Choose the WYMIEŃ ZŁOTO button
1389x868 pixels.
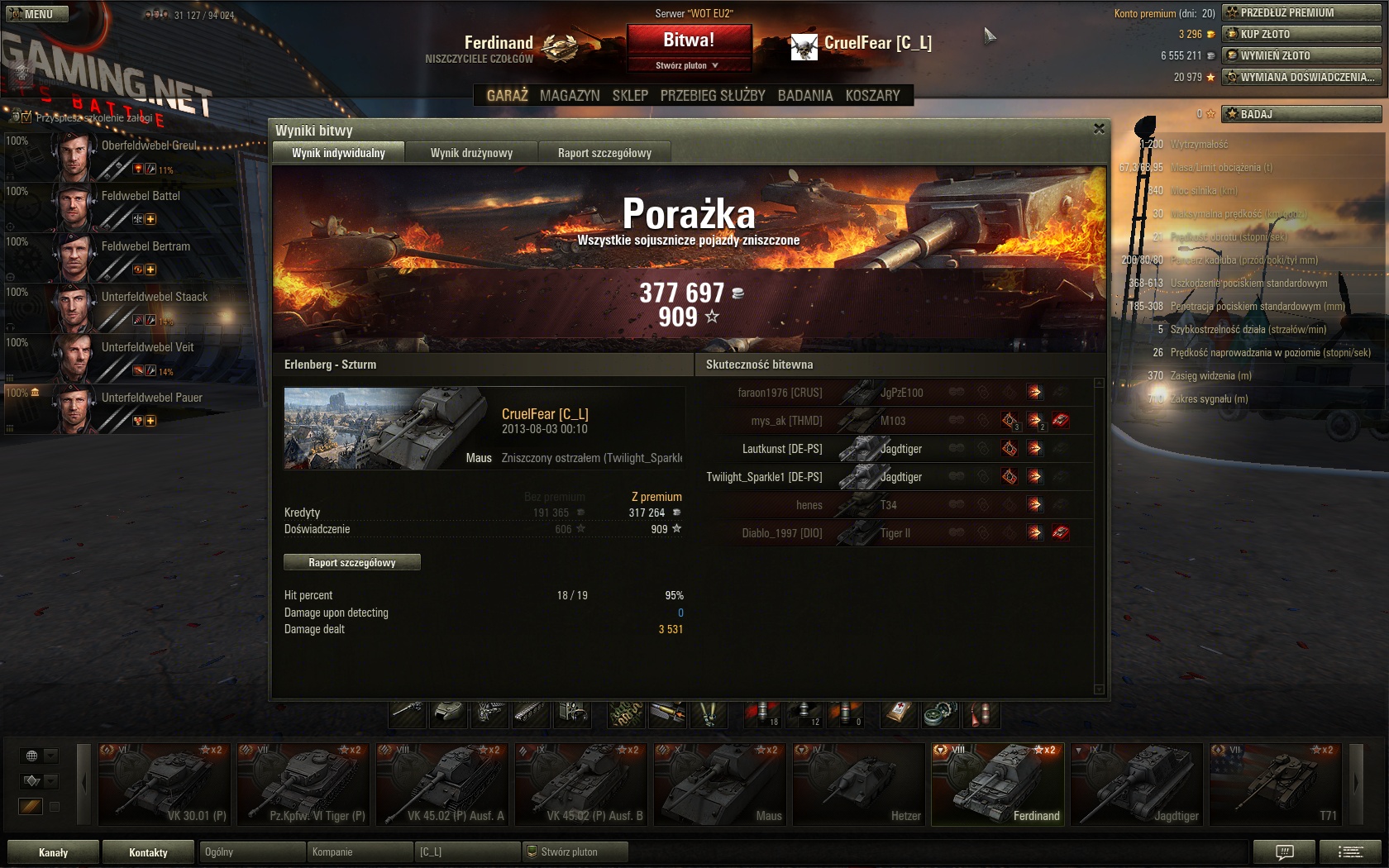tap(1301, 55)
